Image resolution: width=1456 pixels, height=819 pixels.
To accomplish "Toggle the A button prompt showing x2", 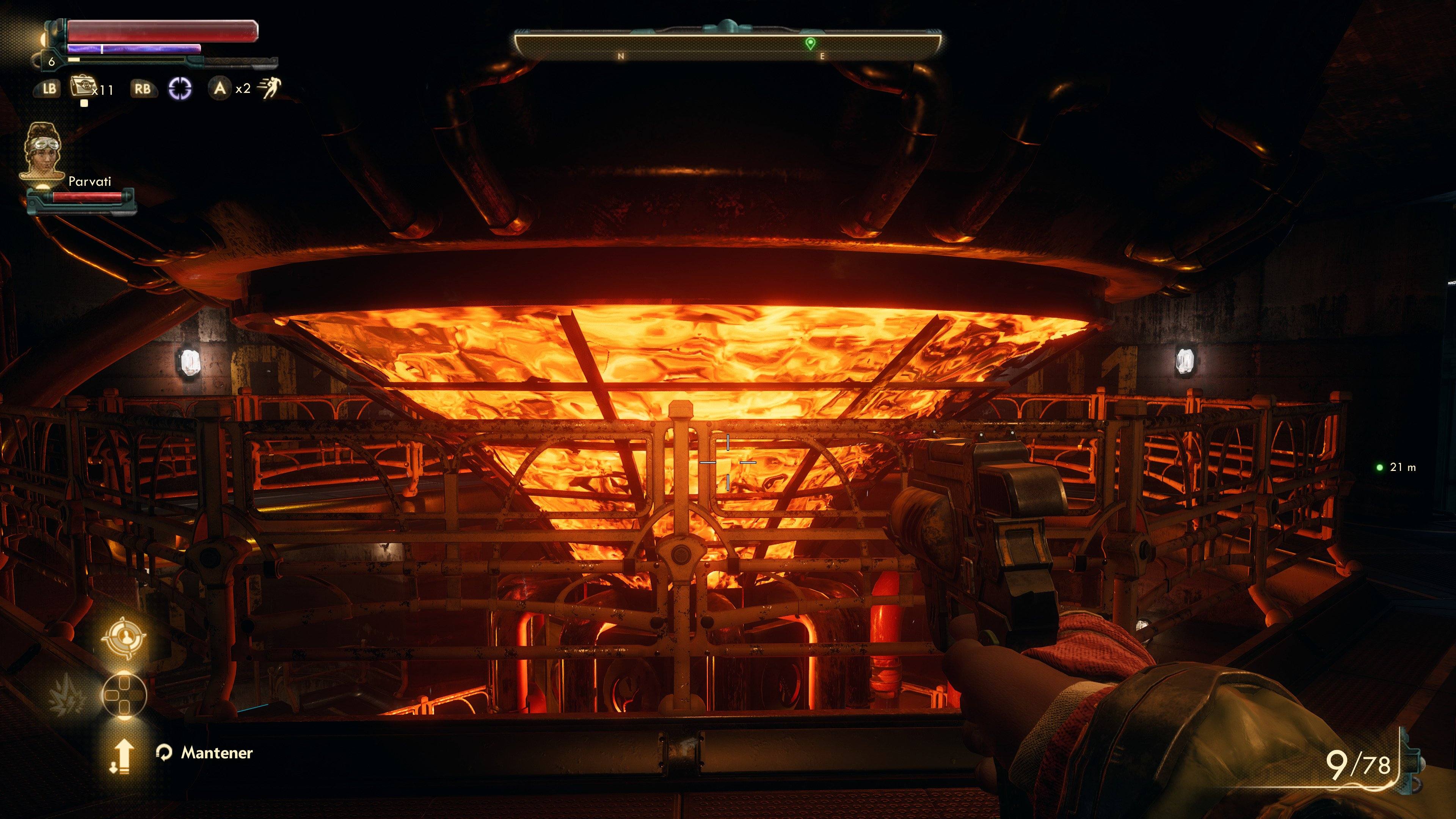I will (x=221, y=89).
